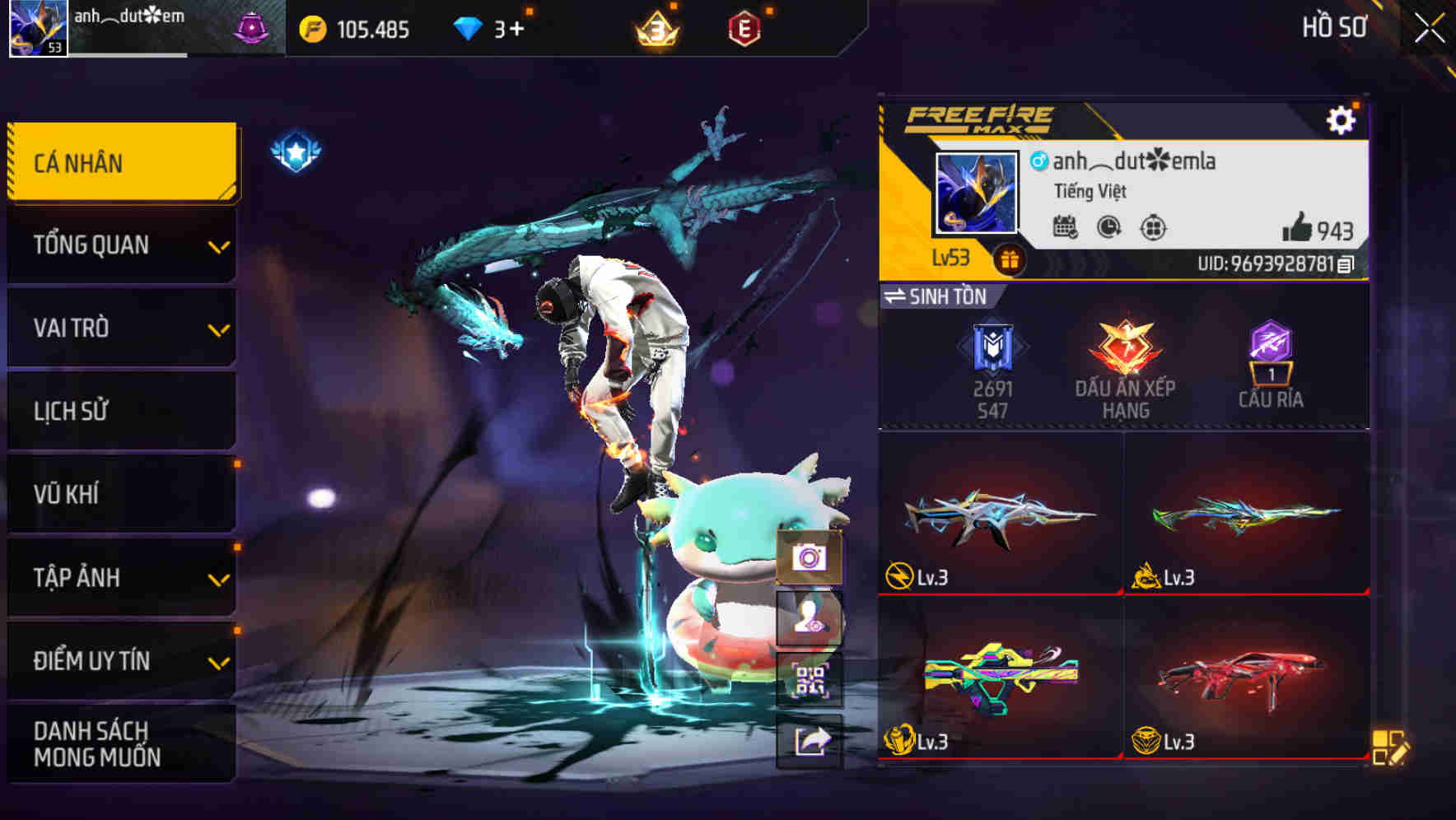
Task: Expand the VAI TRÒ section
Action: (x=121, y=328)
